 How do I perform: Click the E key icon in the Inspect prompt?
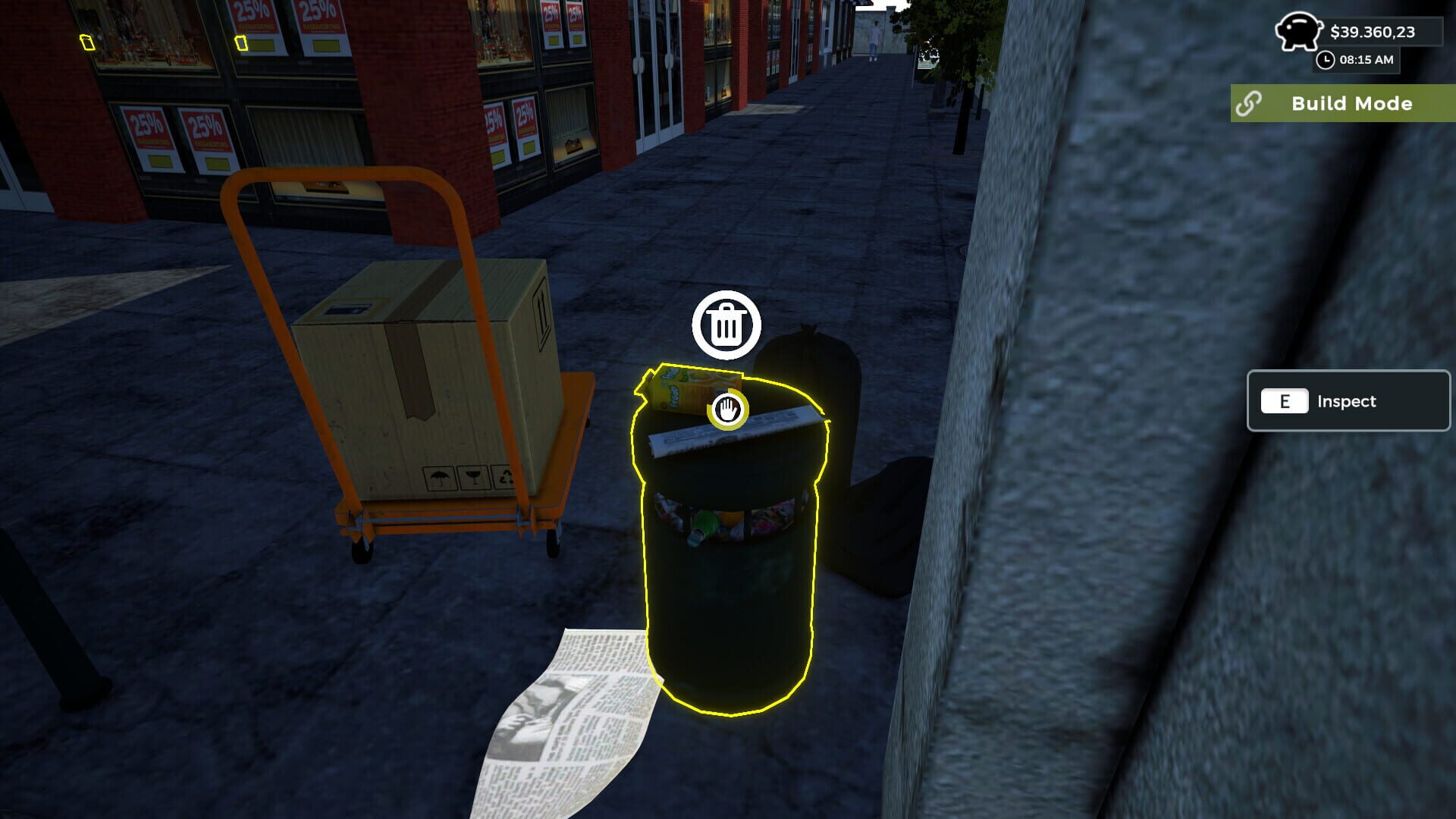click(1285, 401)
